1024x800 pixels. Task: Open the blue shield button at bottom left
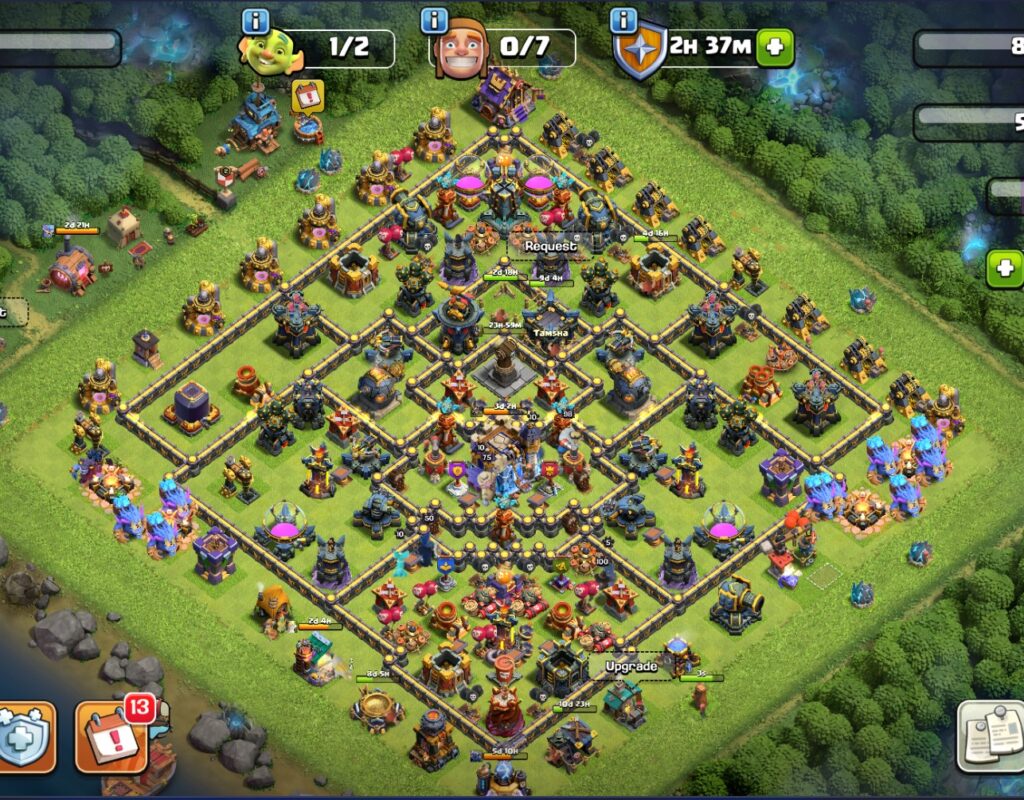point(27,738)
